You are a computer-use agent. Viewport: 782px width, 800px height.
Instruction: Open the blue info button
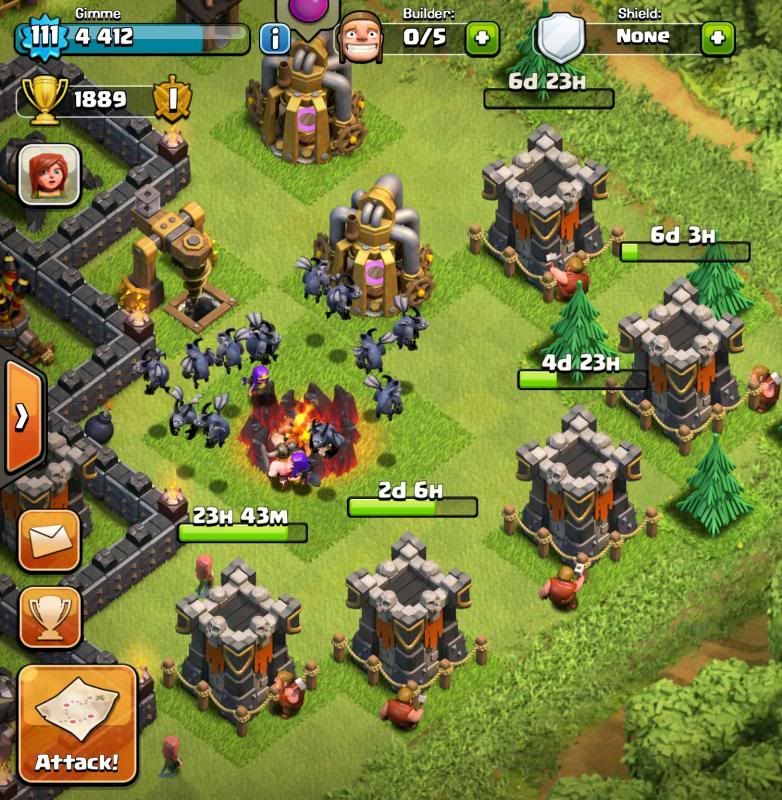(x=274, y=39)
